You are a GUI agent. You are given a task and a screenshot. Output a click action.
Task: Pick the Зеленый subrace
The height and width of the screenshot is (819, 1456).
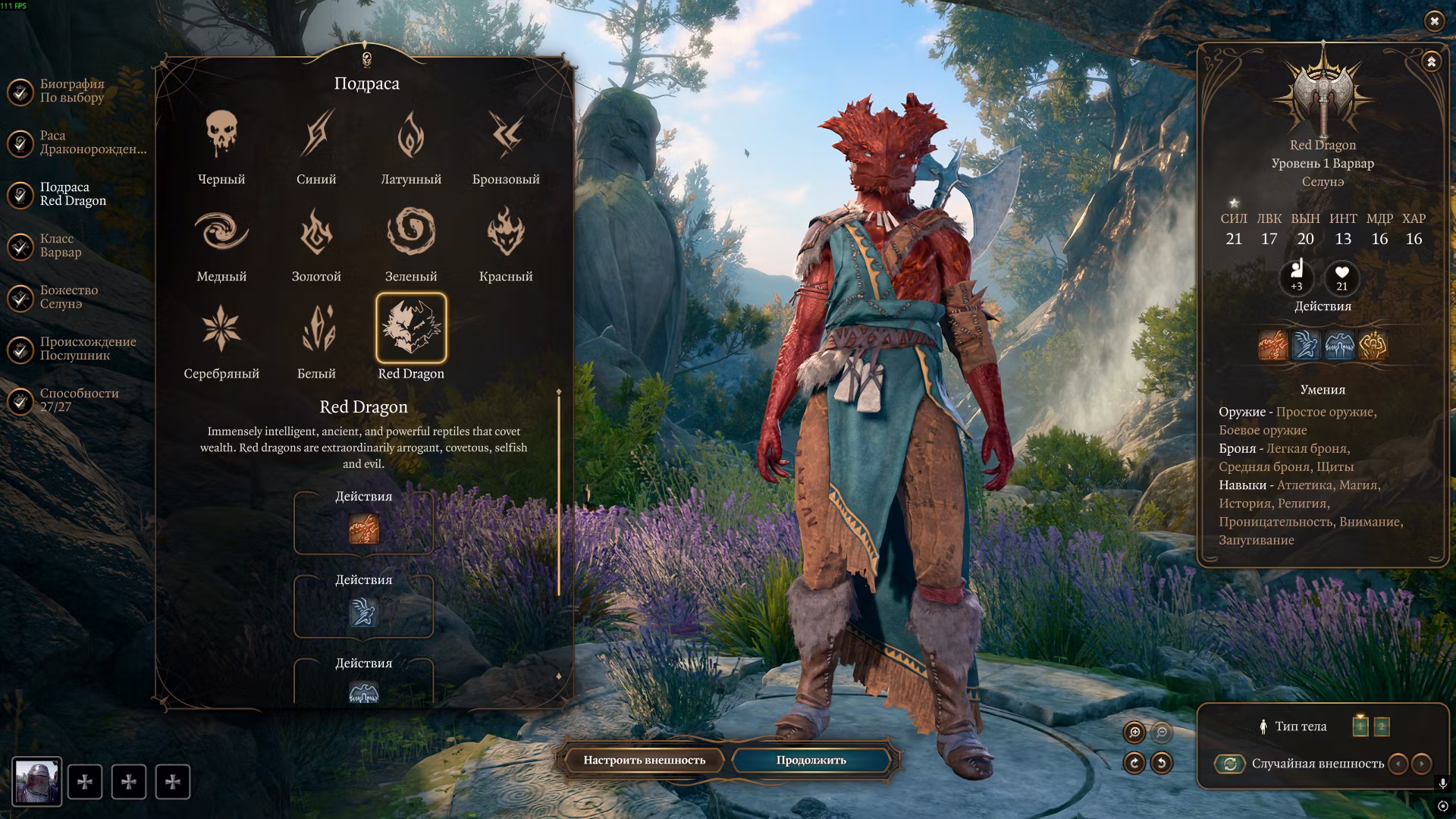click(411, 233)
